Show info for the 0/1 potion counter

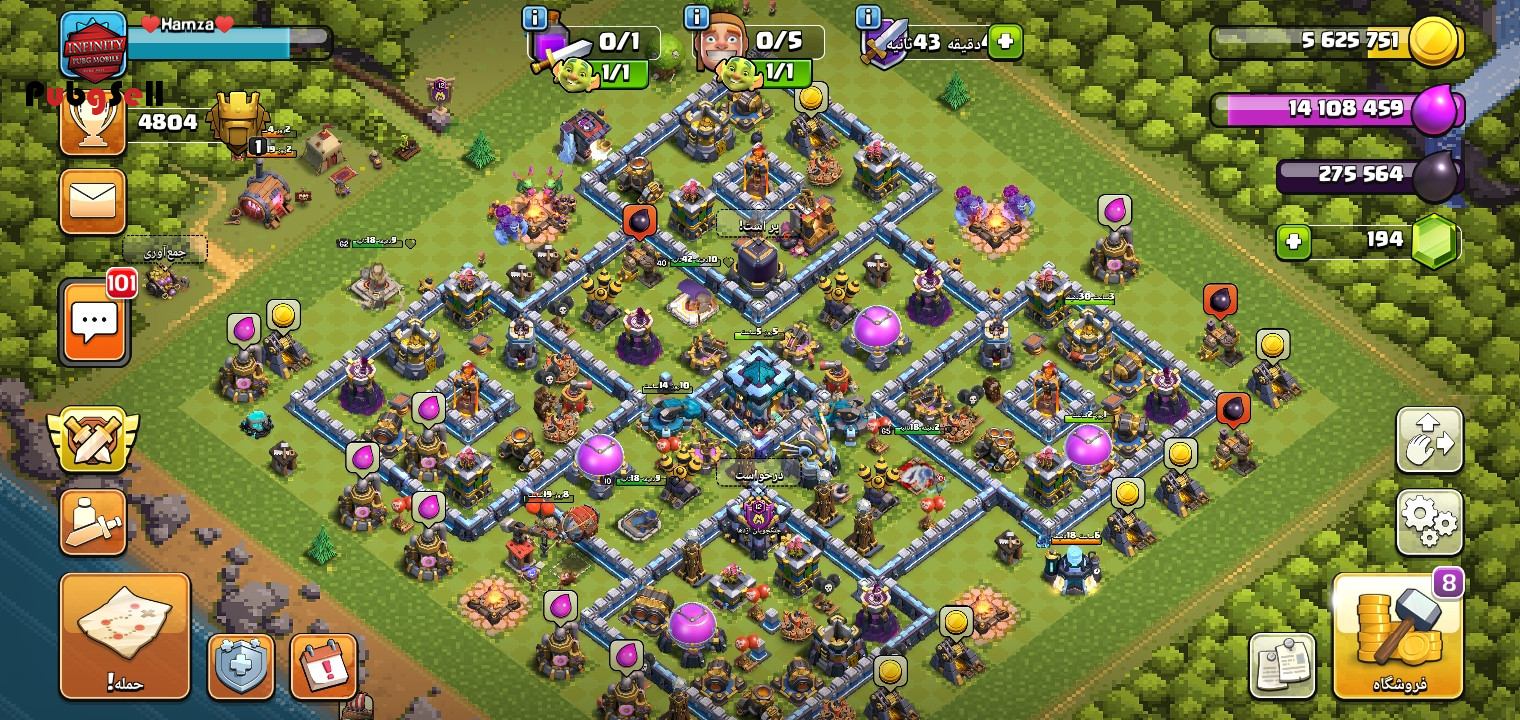point(535,18)
